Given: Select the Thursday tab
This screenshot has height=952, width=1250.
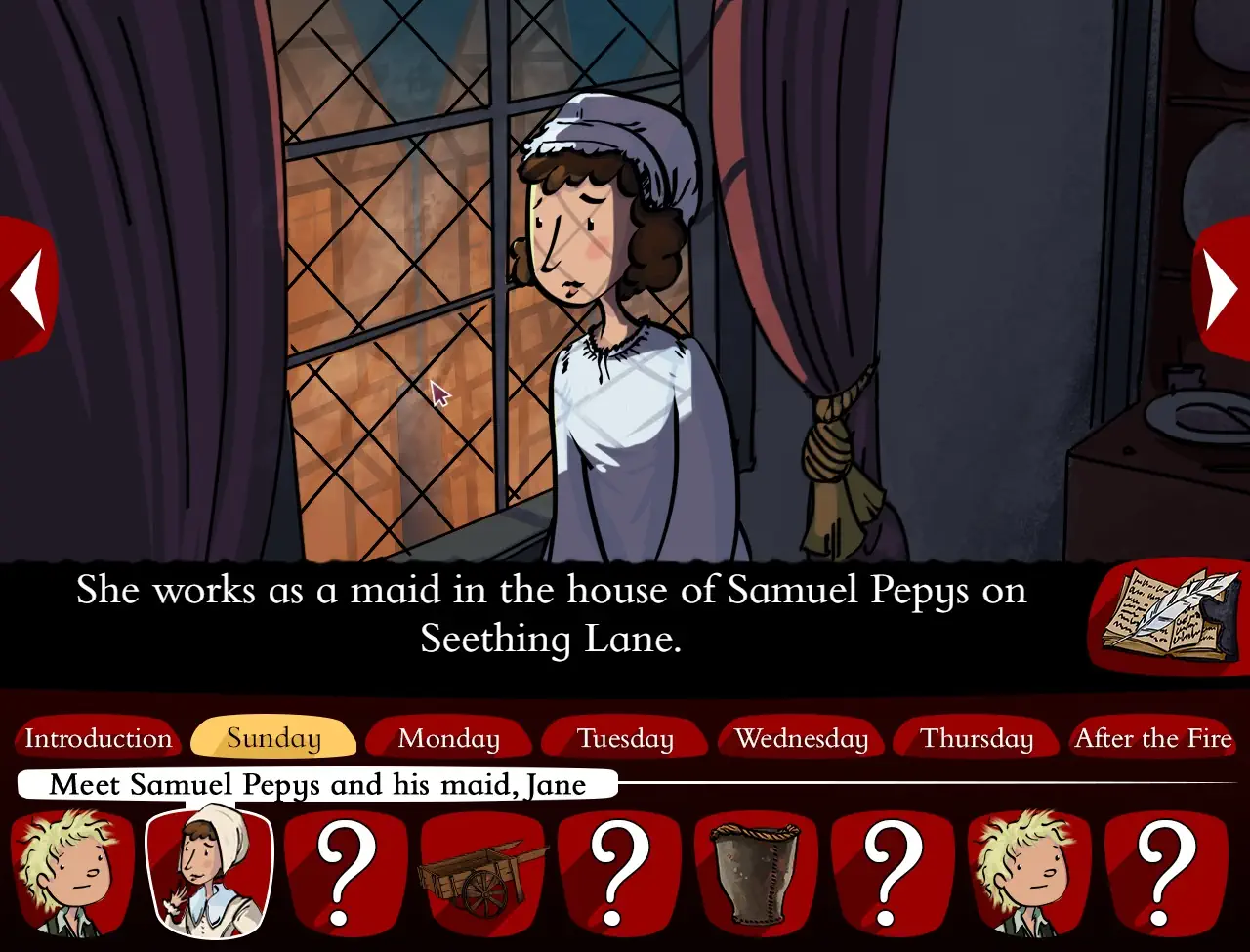Looking at the screenshot, I should [x=977, y=739].
